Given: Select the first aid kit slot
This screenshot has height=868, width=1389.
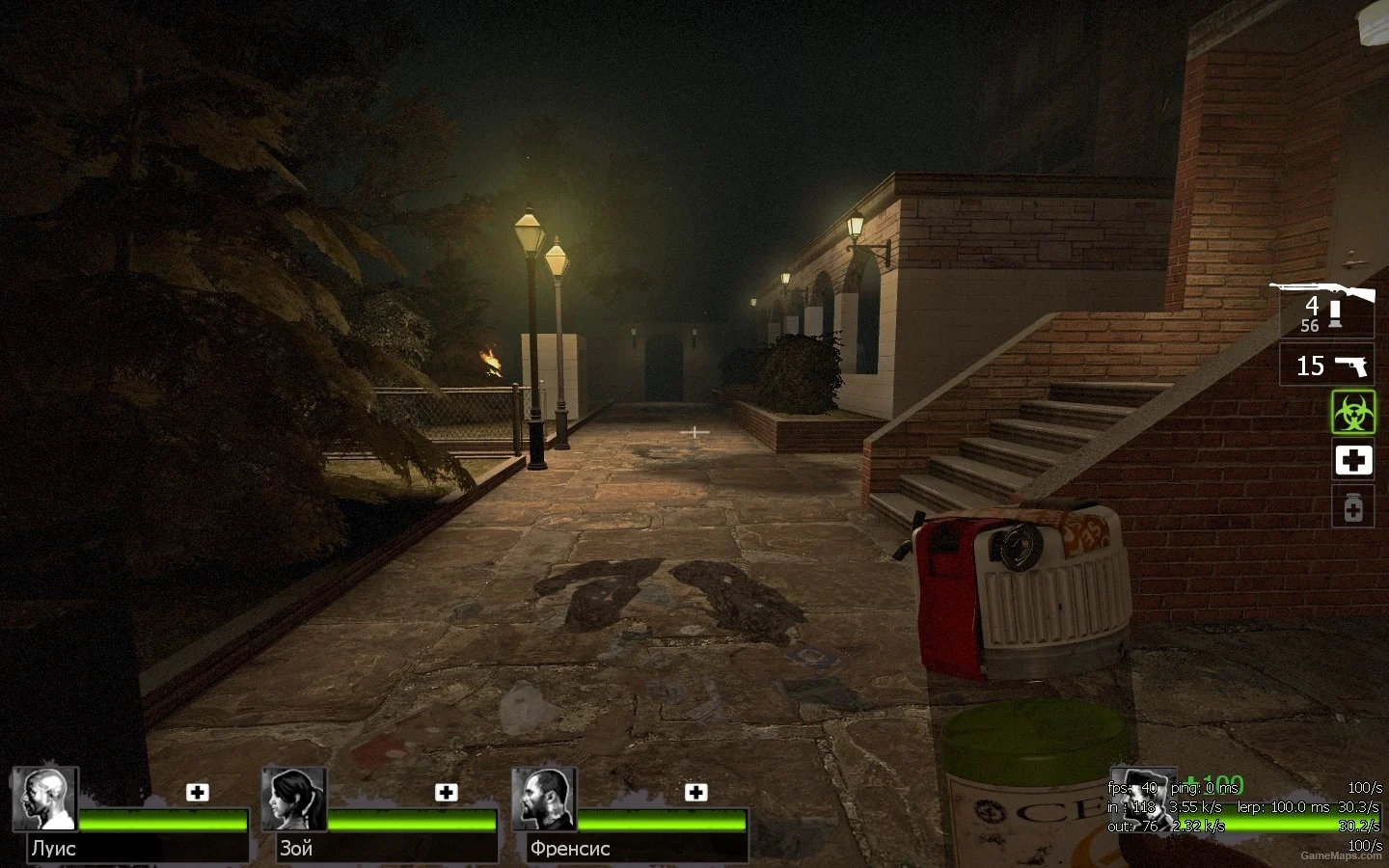Looking at the screenshot, I should (x=1352, y=460).
